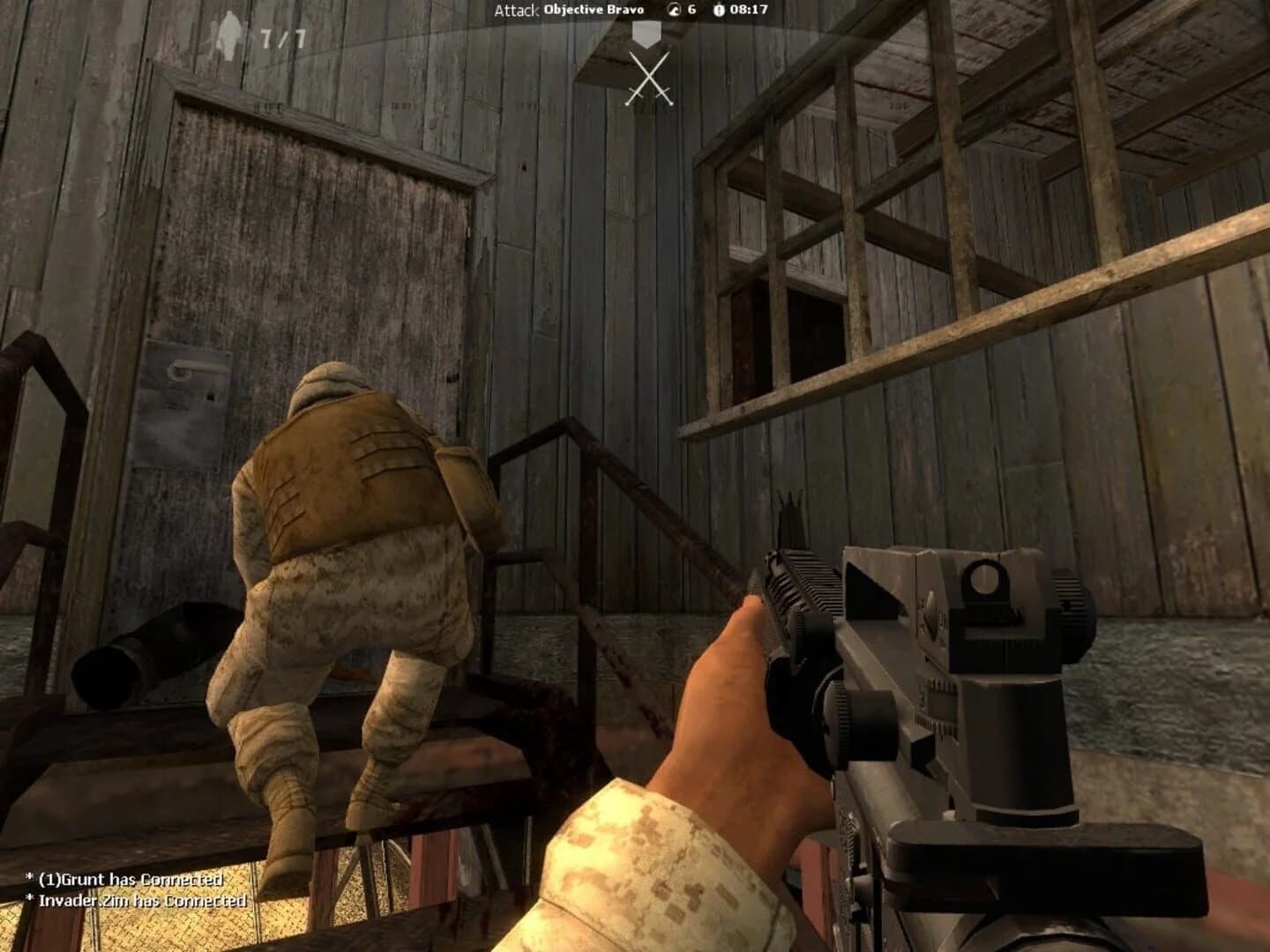Toggle the round timer showing 08:17

point(749,11)
